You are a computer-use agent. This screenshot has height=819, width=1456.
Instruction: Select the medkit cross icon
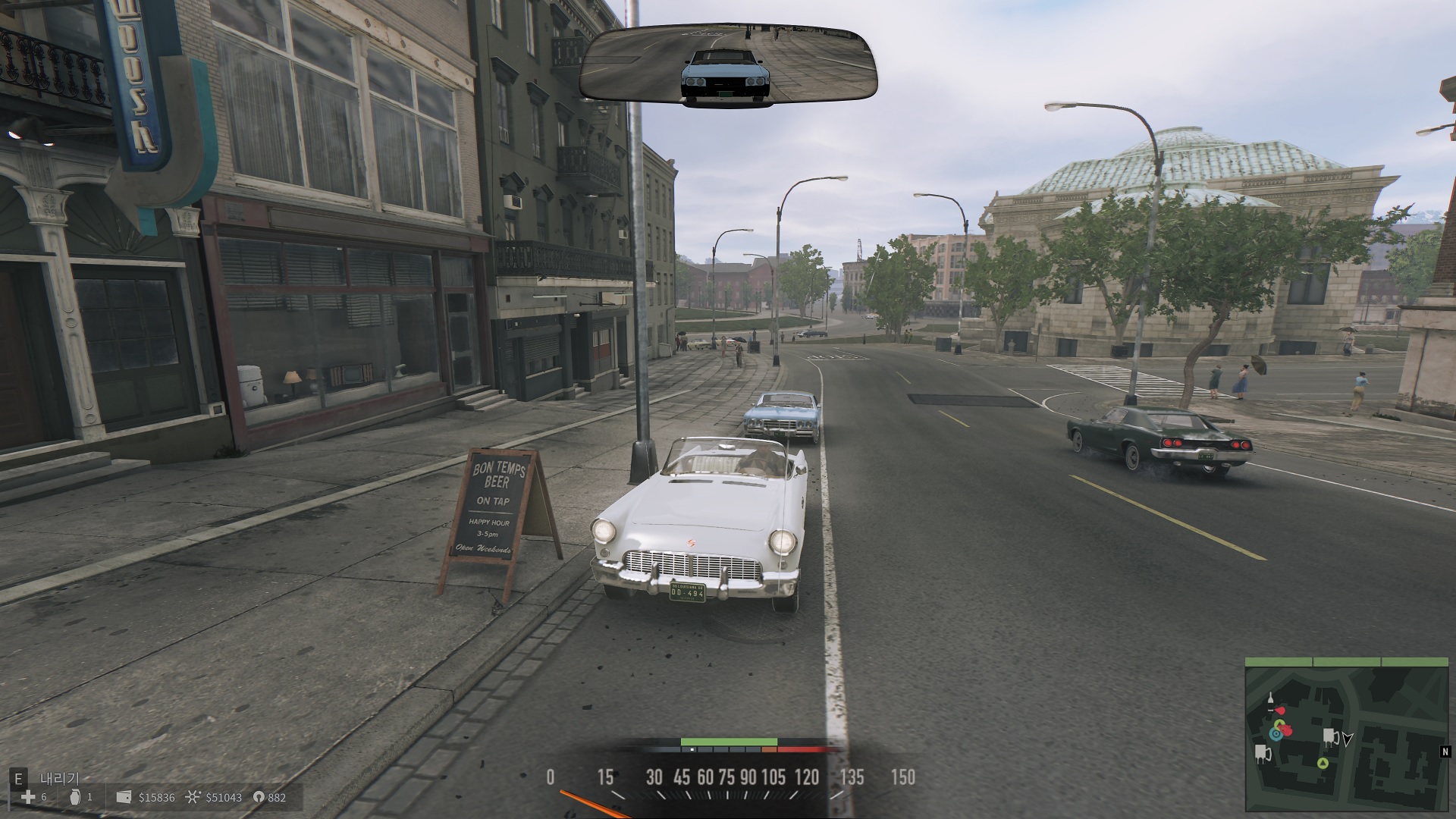coord(28,797)
